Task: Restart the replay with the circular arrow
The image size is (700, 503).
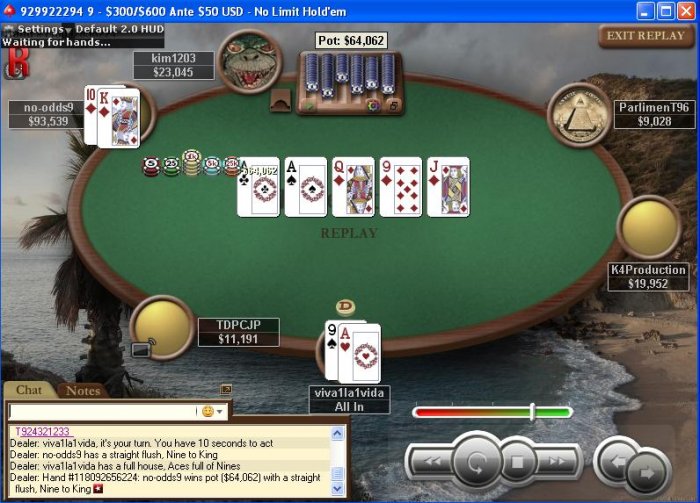Action: coord(476,462)
